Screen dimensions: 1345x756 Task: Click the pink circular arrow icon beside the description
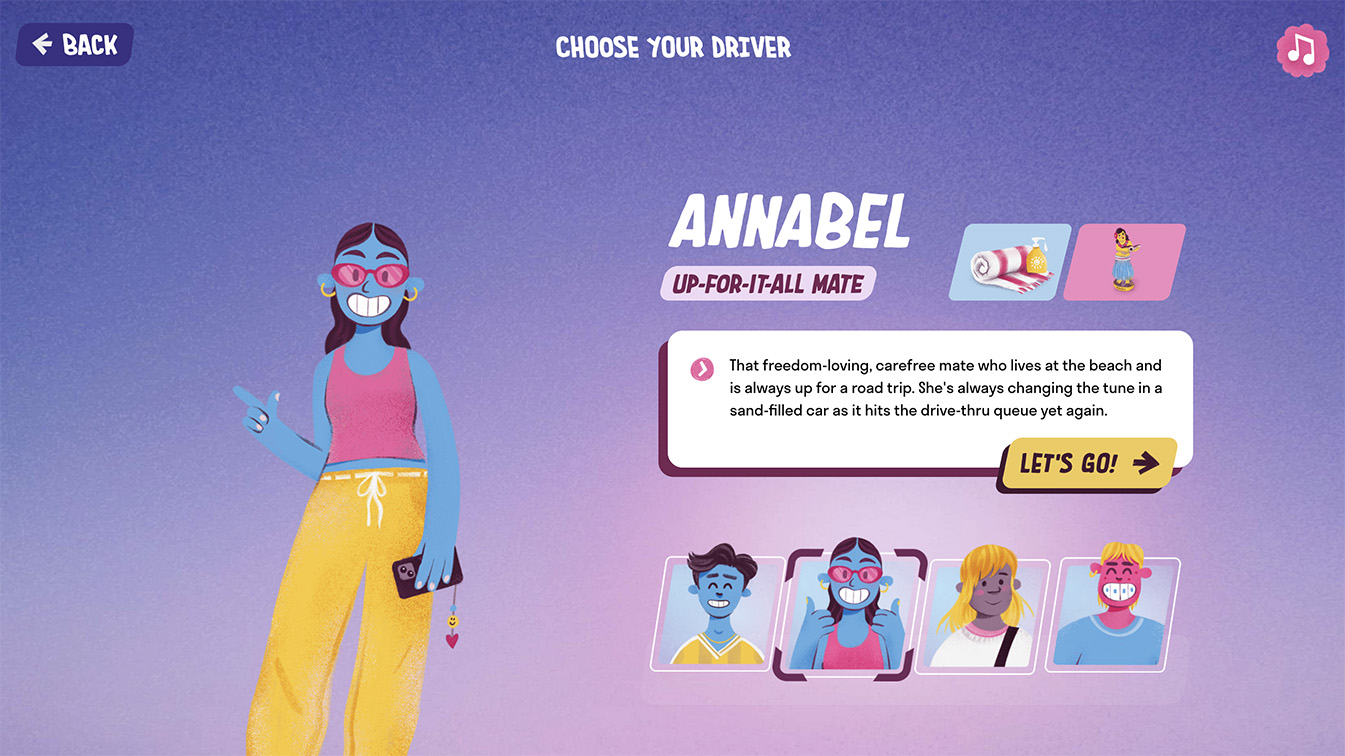point(701,369)
